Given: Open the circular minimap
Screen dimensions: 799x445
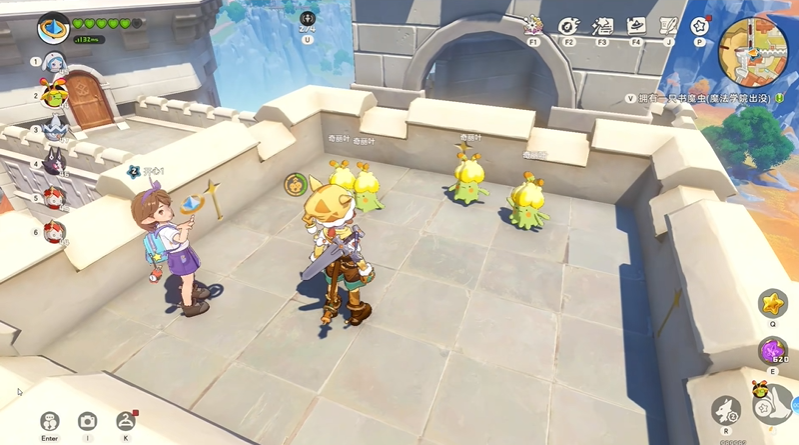Looking at the screenshot, I should point(753,48).
